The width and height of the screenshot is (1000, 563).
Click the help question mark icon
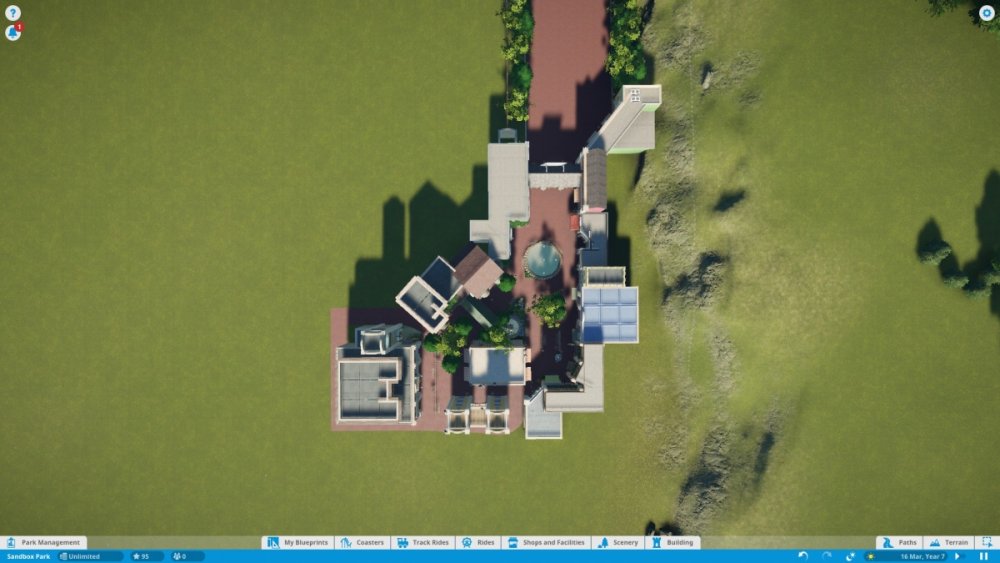[13, 13]
